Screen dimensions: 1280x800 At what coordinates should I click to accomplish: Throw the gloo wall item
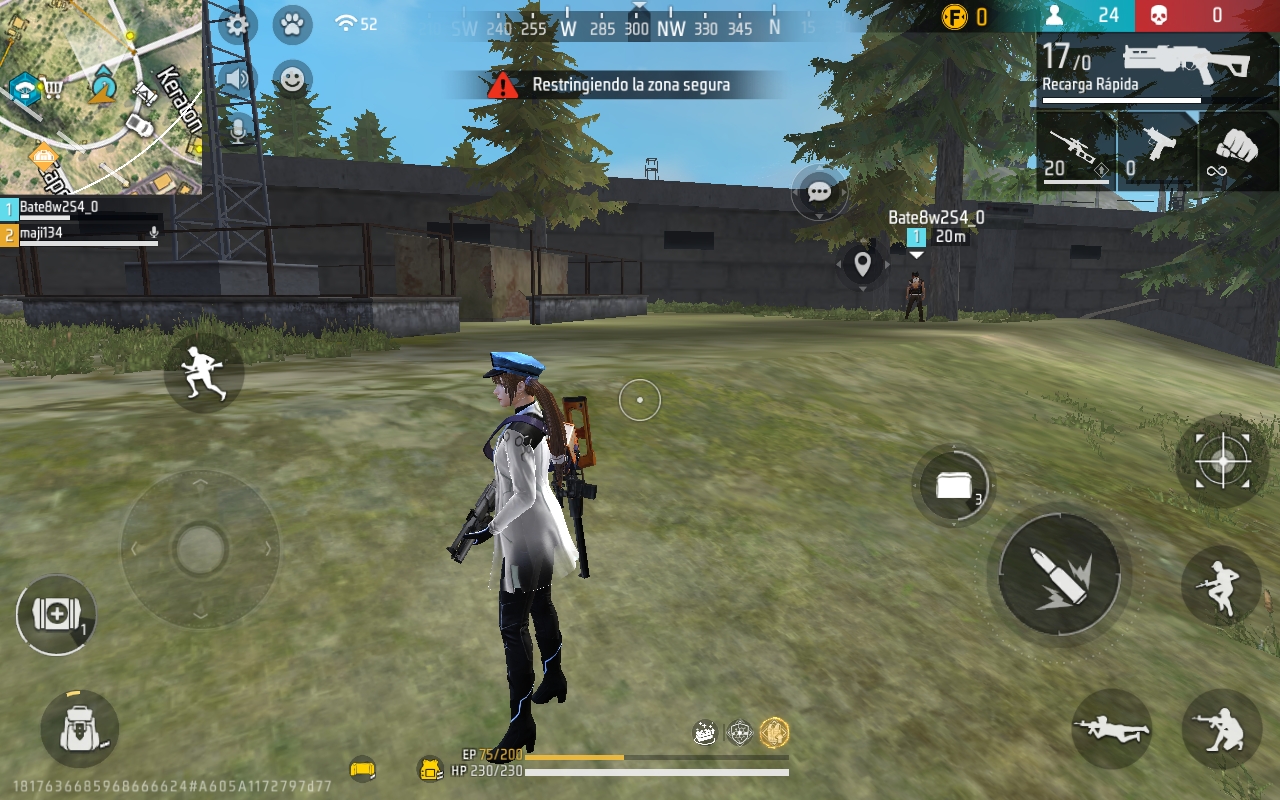point(954,486)
